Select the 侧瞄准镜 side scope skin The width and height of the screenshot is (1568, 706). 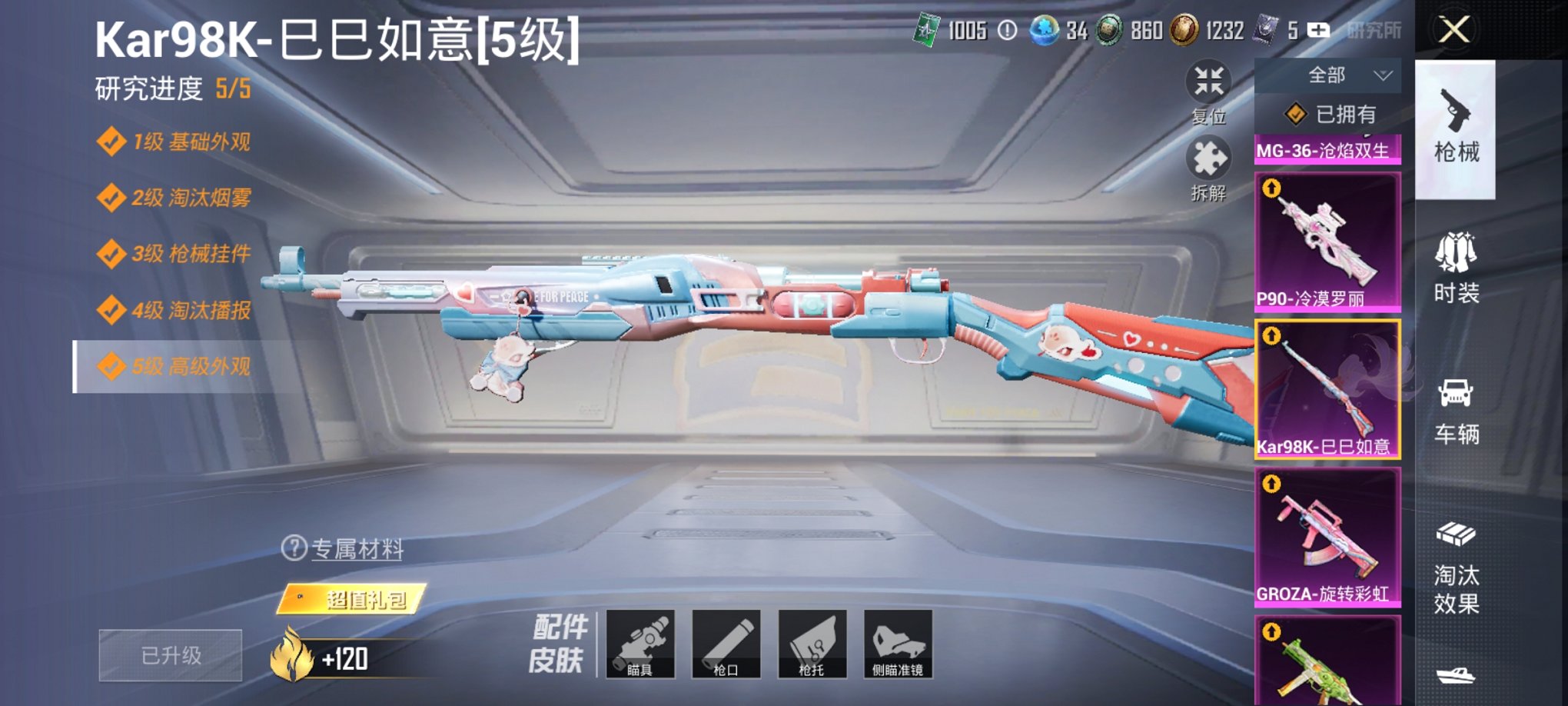tap(896, 644)
